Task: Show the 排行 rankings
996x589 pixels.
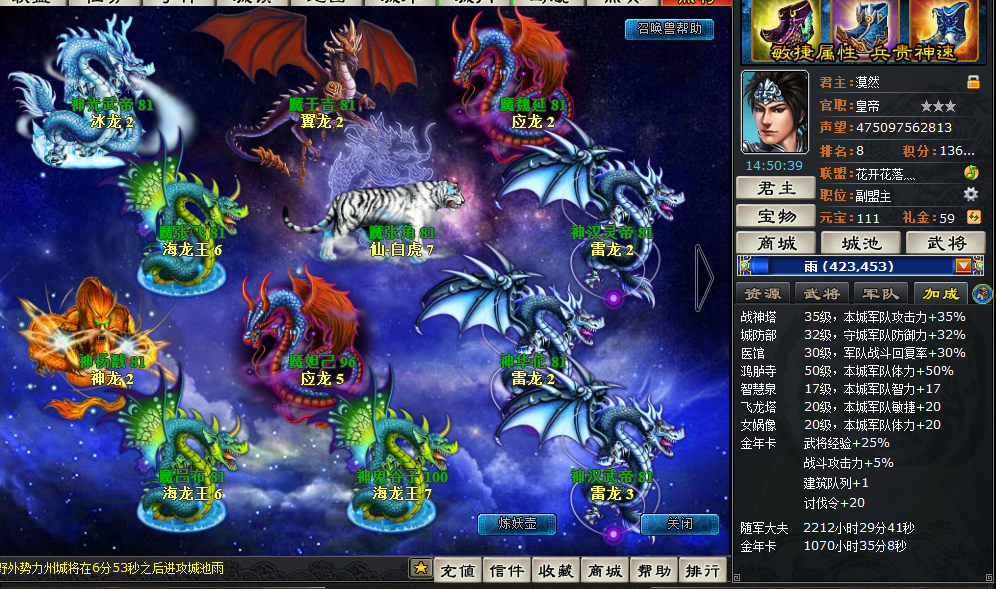Action: (703, 570)
